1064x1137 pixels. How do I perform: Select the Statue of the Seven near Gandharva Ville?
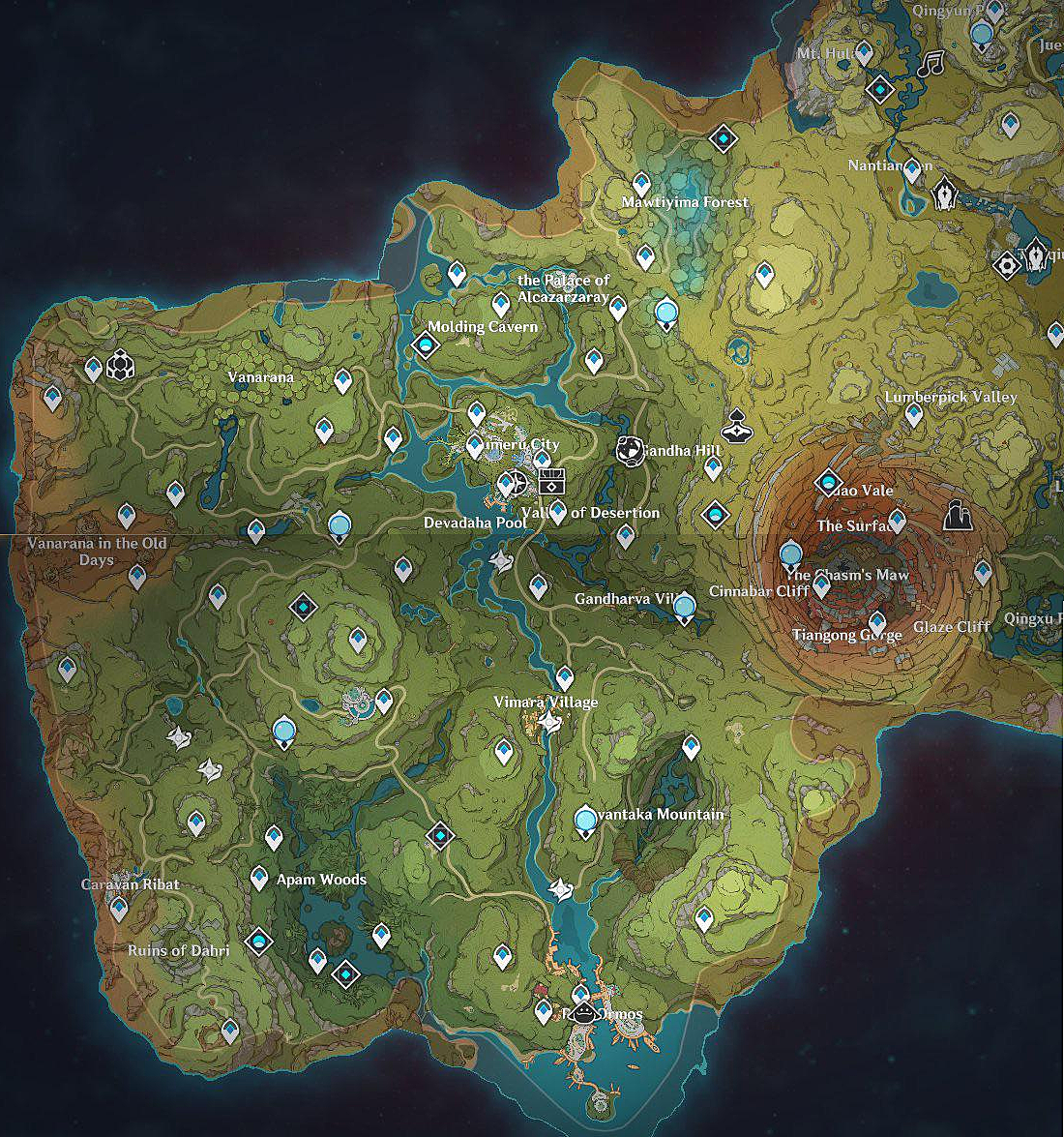[x=684, y=607]
